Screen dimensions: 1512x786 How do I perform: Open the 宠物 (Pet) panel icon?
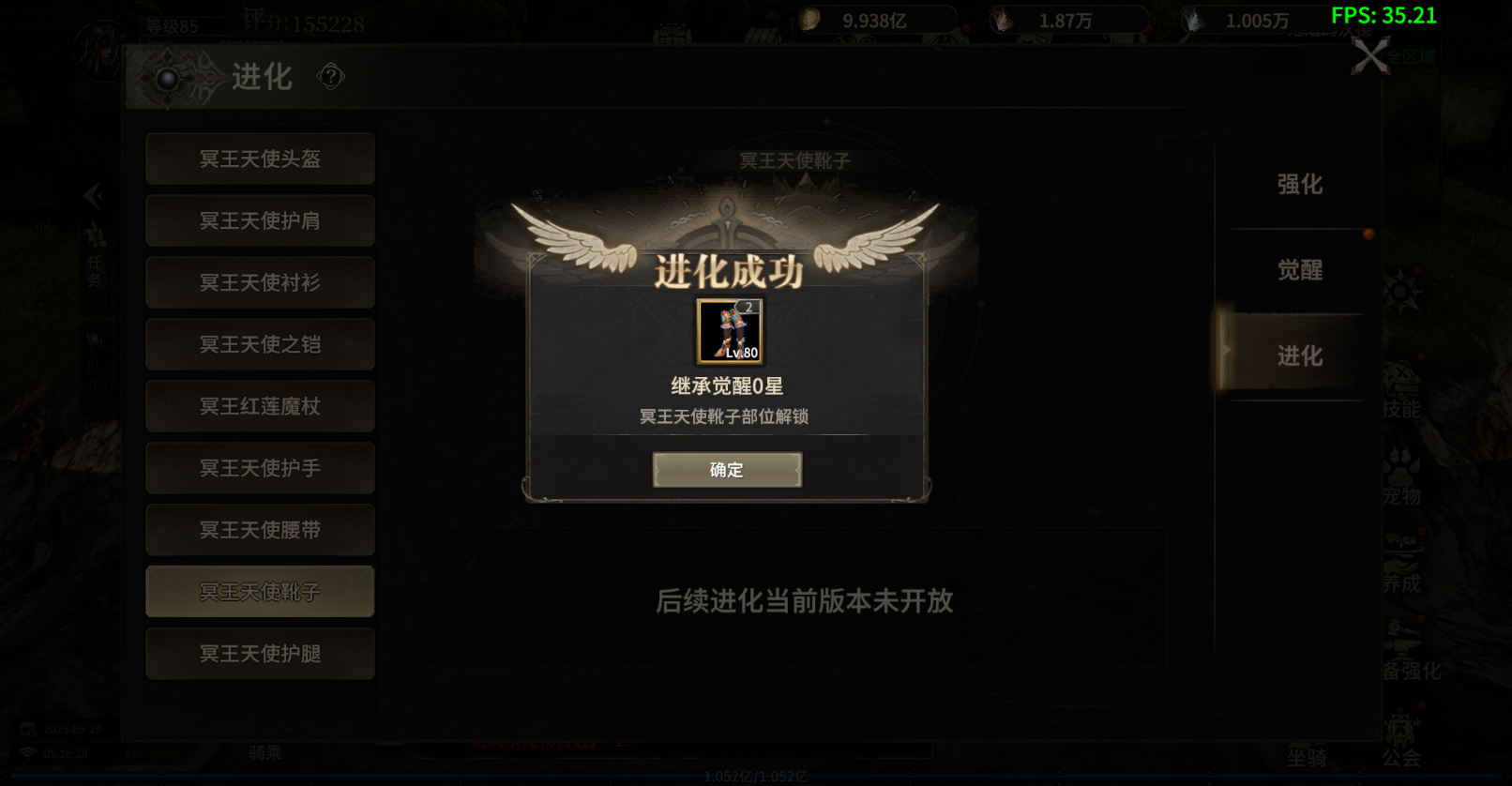[x=1401, y=478]
